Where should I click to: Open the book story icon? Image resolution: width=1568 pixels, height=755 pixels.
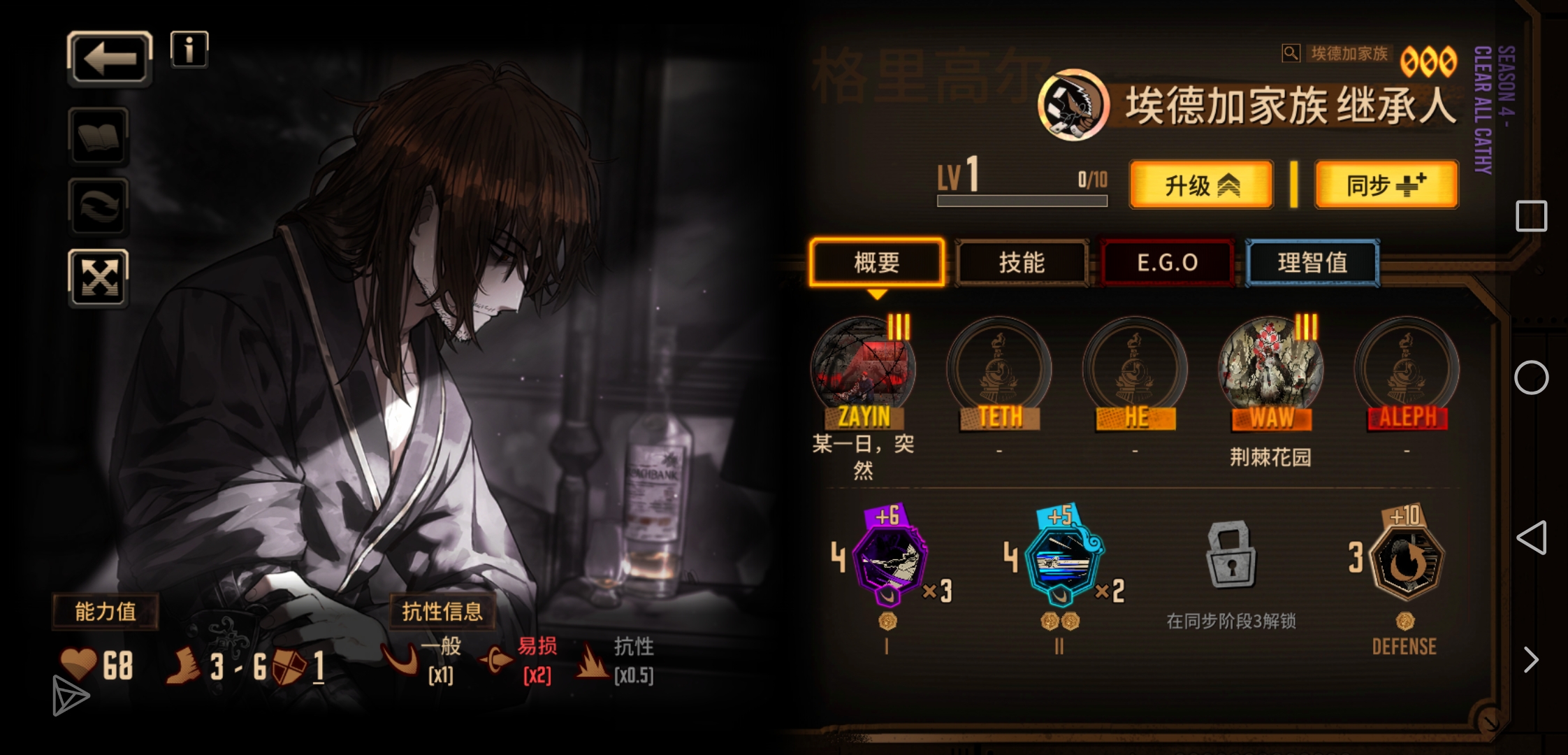click(x=99, y=136)
